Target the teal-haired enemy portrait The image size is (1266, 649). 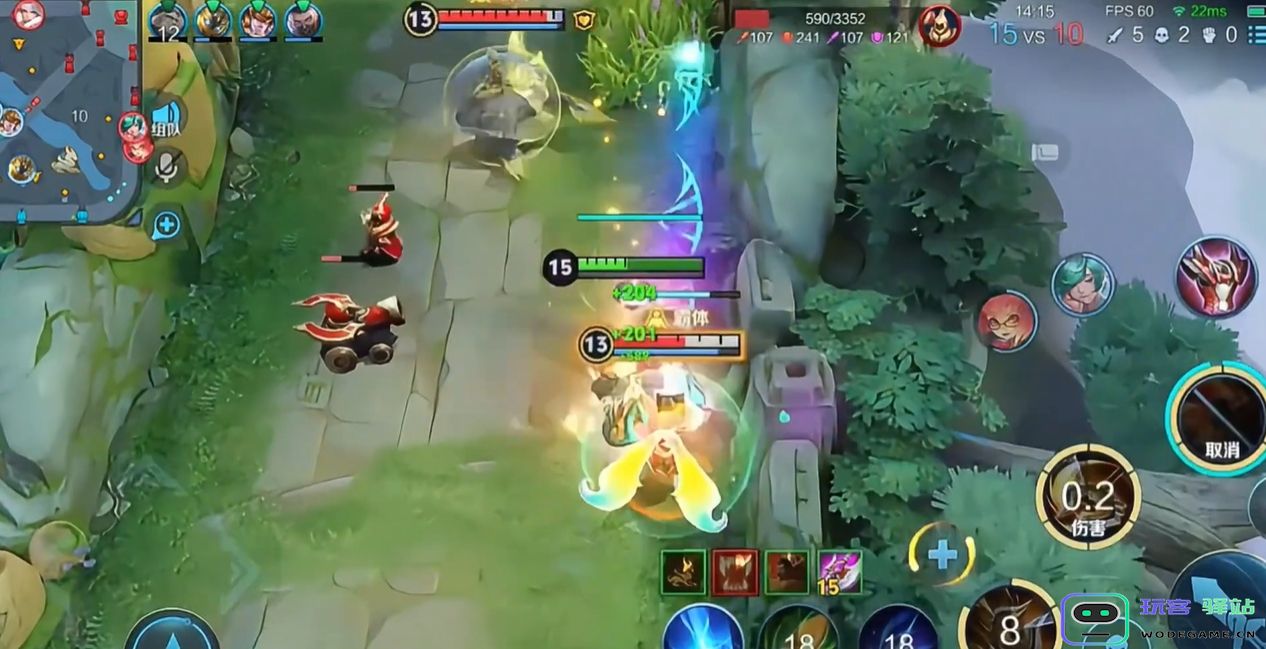[1083, 284]
